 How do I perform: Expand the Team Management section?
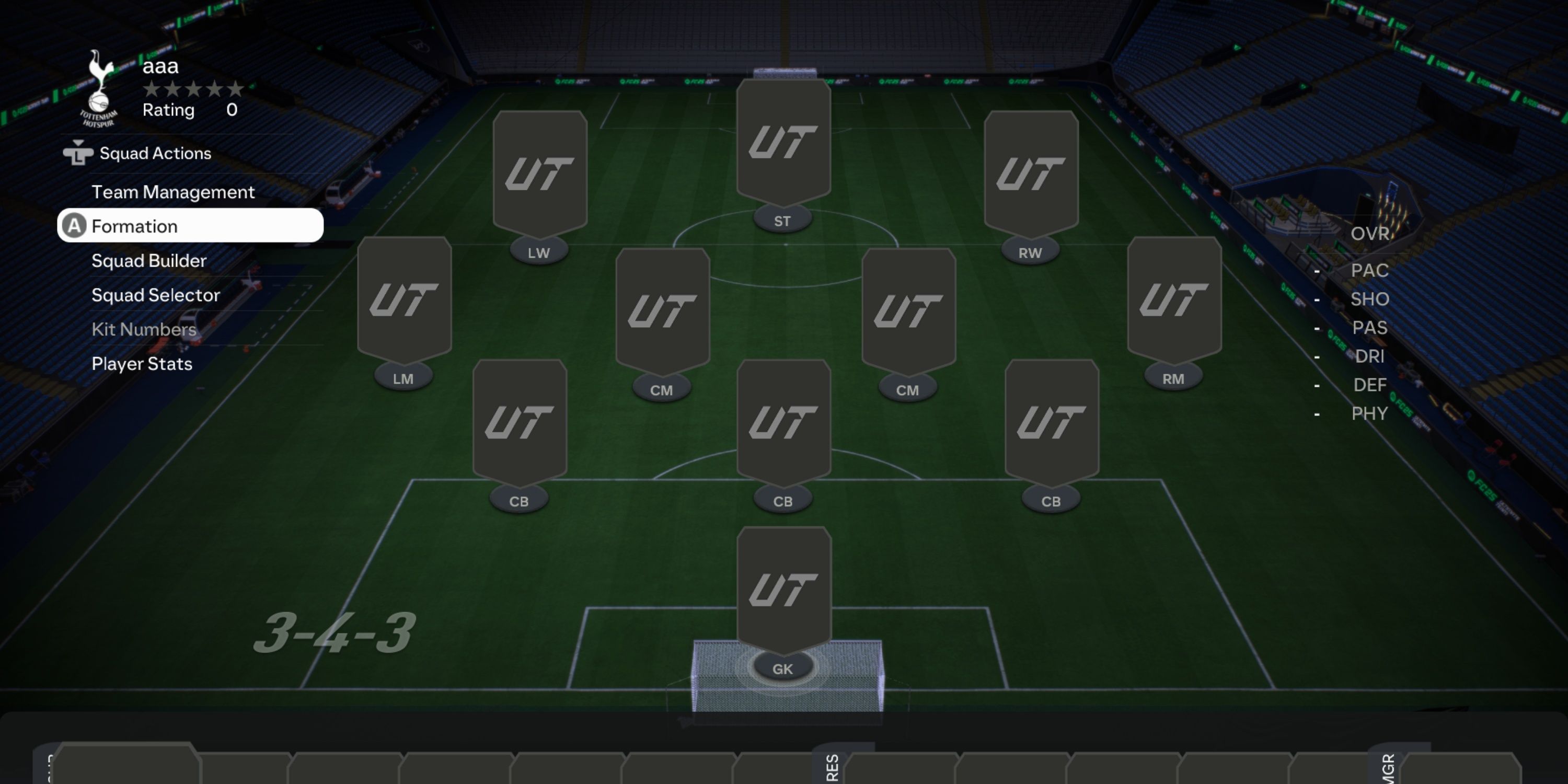(x=173, y=192)
